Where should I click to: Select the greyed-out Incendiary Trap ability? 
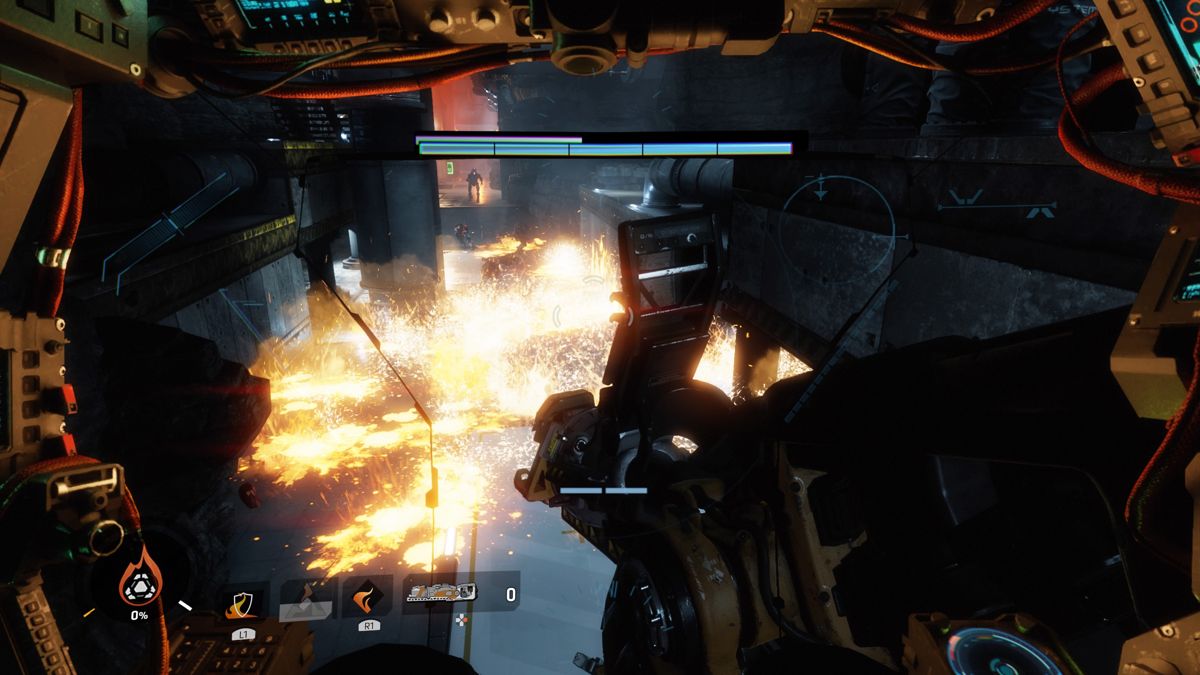pyautogui.click(x=305, y=600)
